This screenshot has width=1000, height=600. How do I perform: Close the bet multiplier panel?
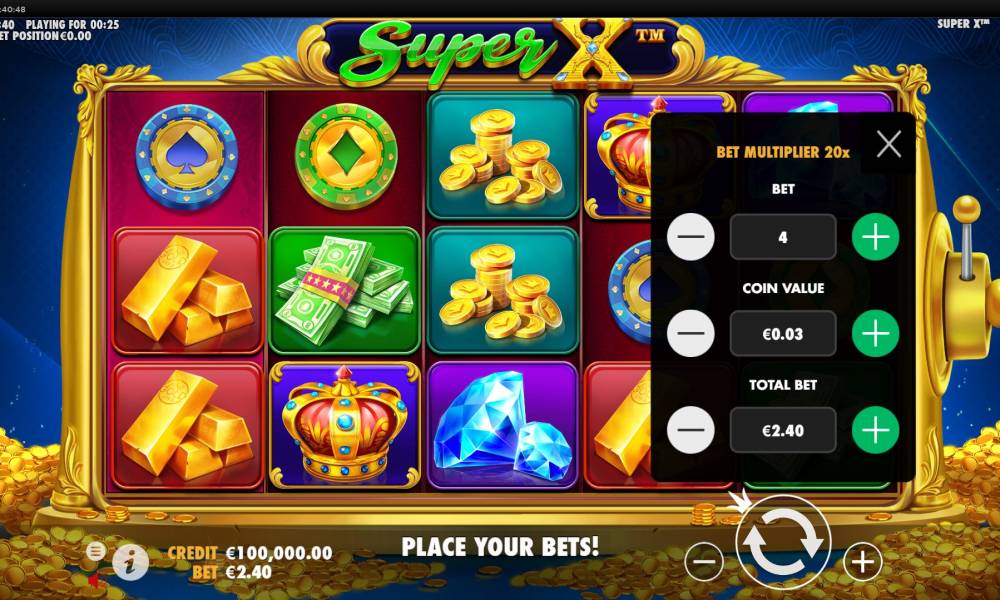pos(888,145)
